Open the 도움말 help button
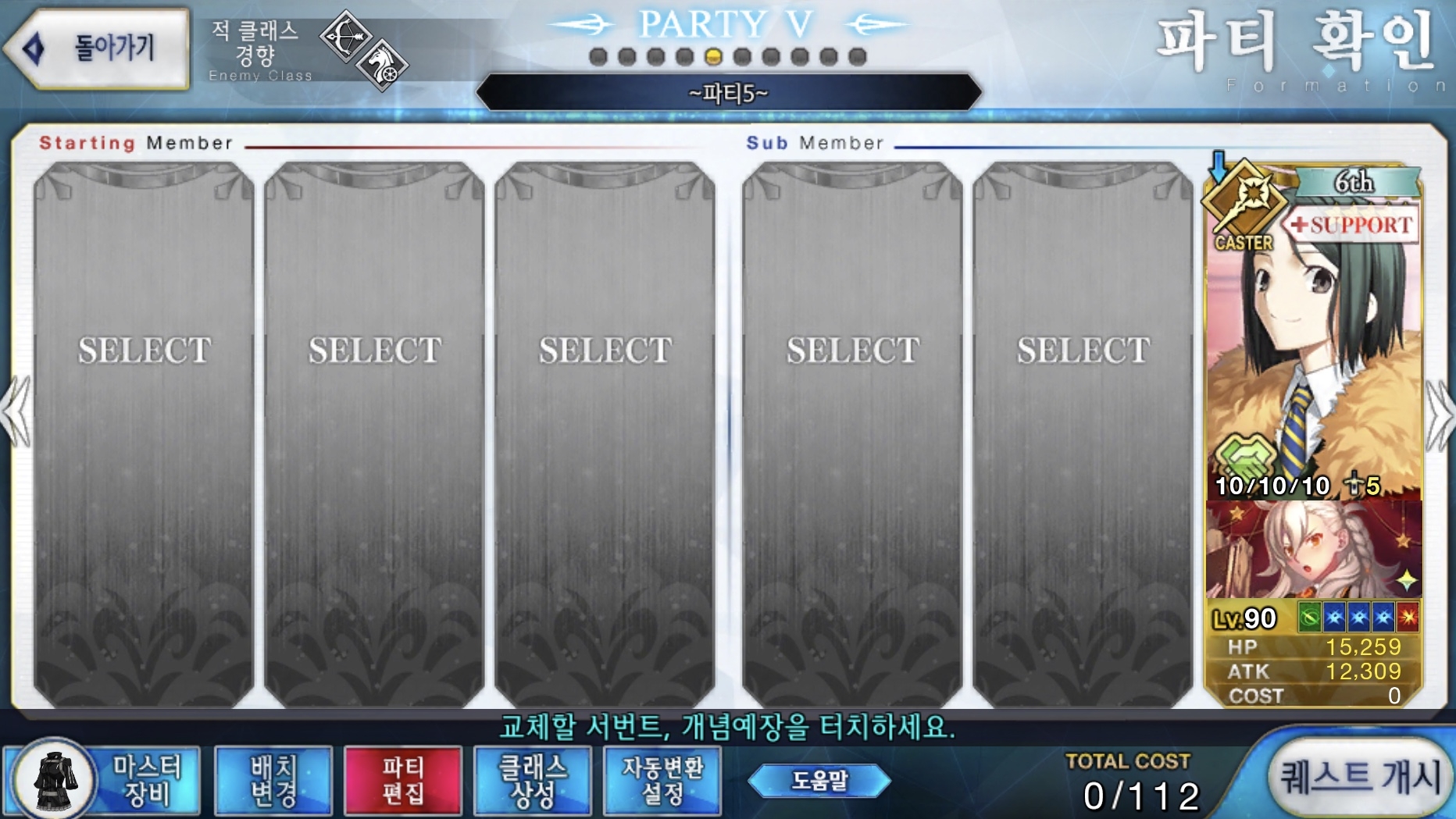 pyautogui.click(x=819, y=780)
